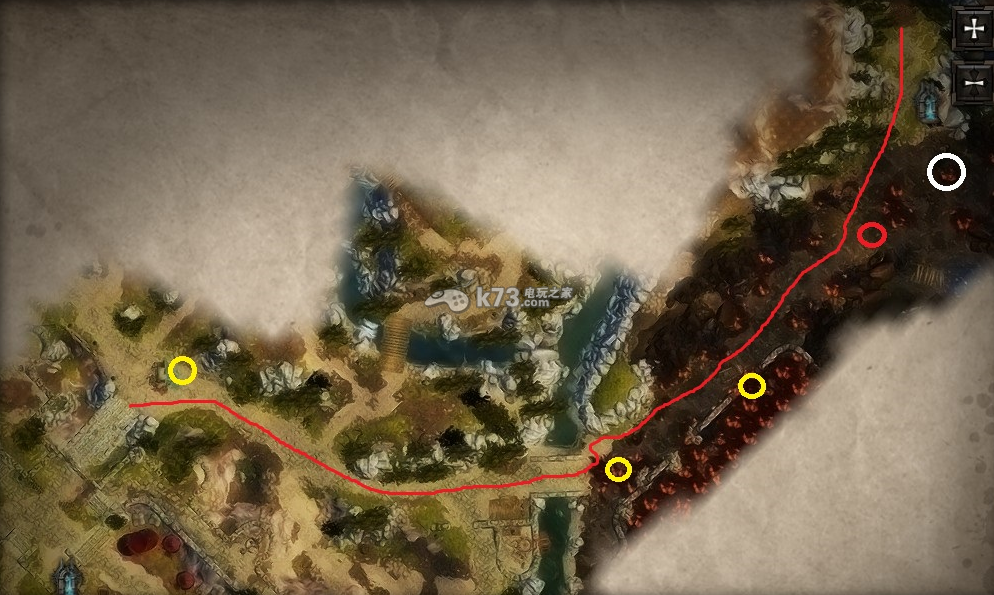Viewport: 994px width, 595px height.
Task: Zoom in on the map with the plus button
Action: [x=972, y=29]
